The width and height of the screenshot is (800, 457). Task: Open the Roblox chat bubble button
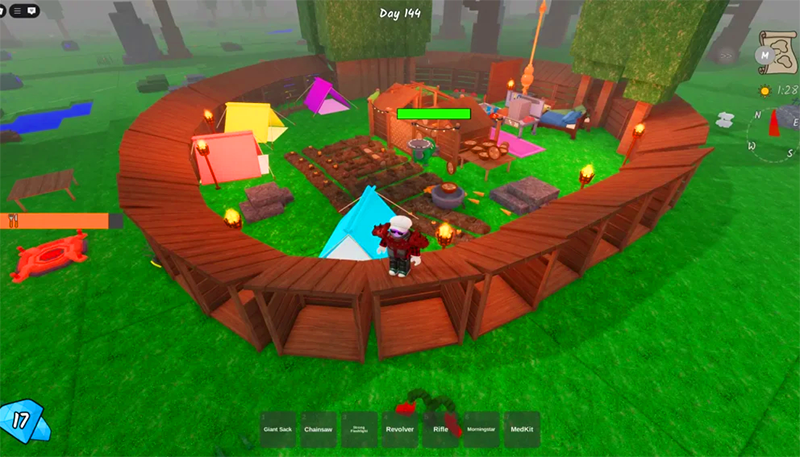(x=34, y=10)
